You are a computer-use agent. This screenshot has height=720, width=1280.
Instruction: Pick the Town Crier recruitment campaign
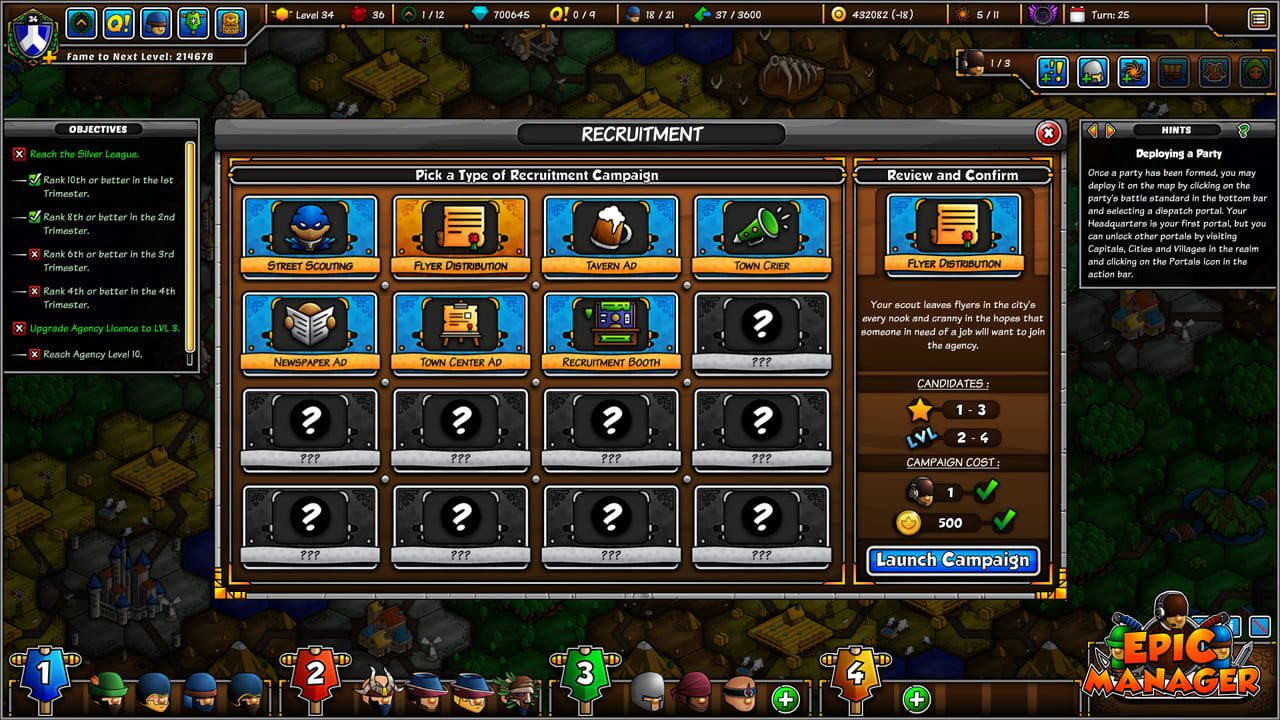tap(761, 232)
